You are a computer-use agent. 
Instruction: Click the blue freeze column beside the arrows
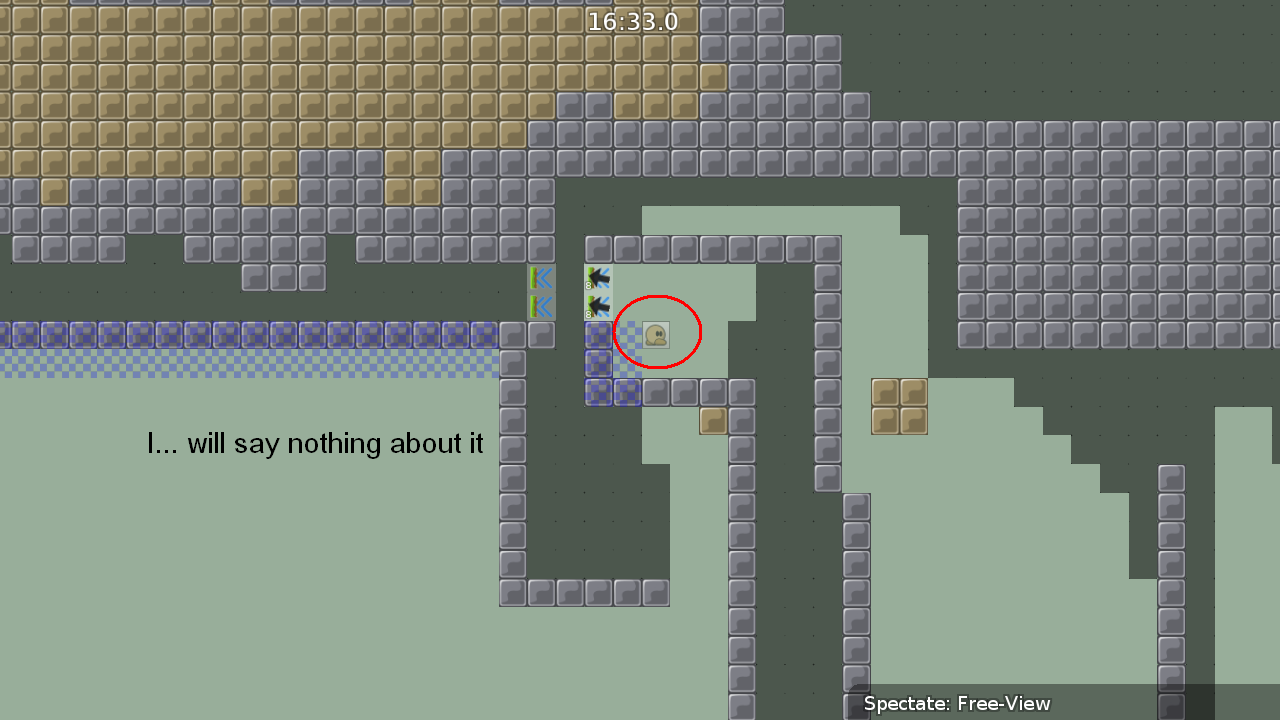point(597,364)
